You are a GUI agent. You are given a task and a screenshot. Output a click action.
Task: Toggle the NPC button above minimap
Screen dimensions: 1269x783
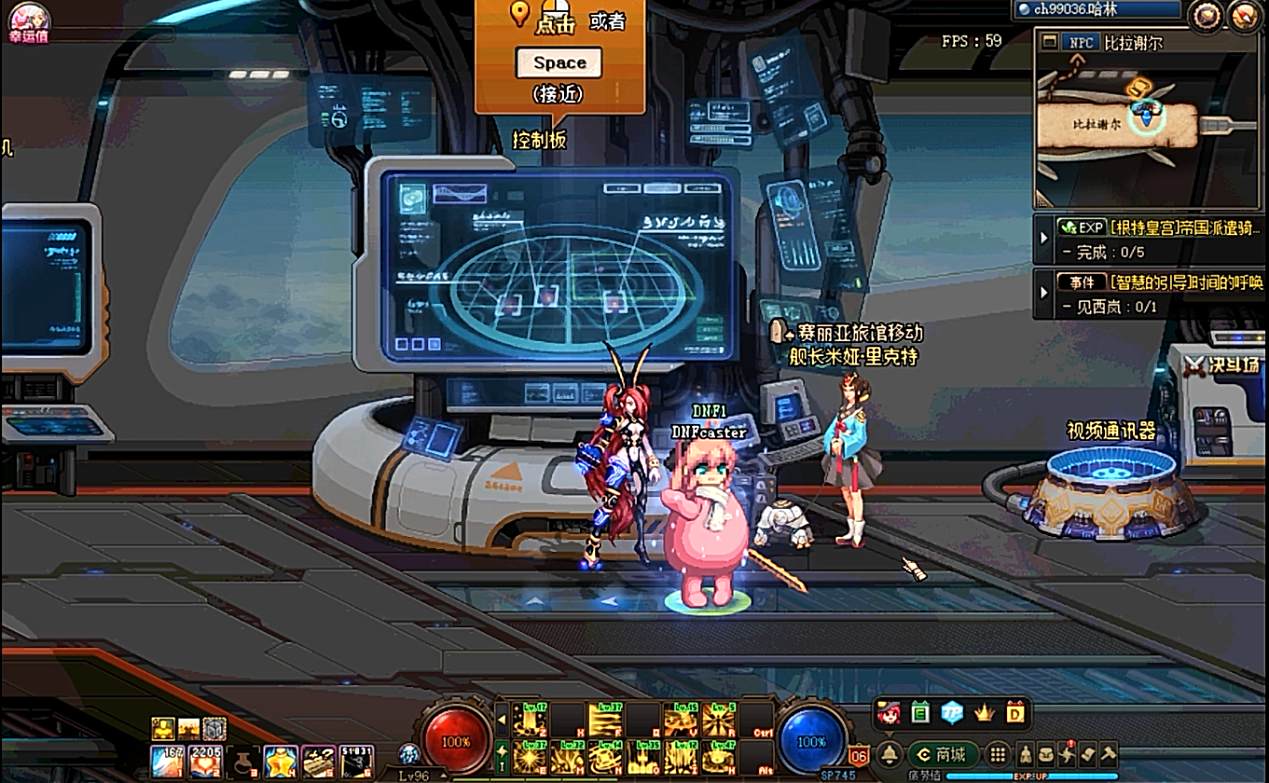[1081, 43]
